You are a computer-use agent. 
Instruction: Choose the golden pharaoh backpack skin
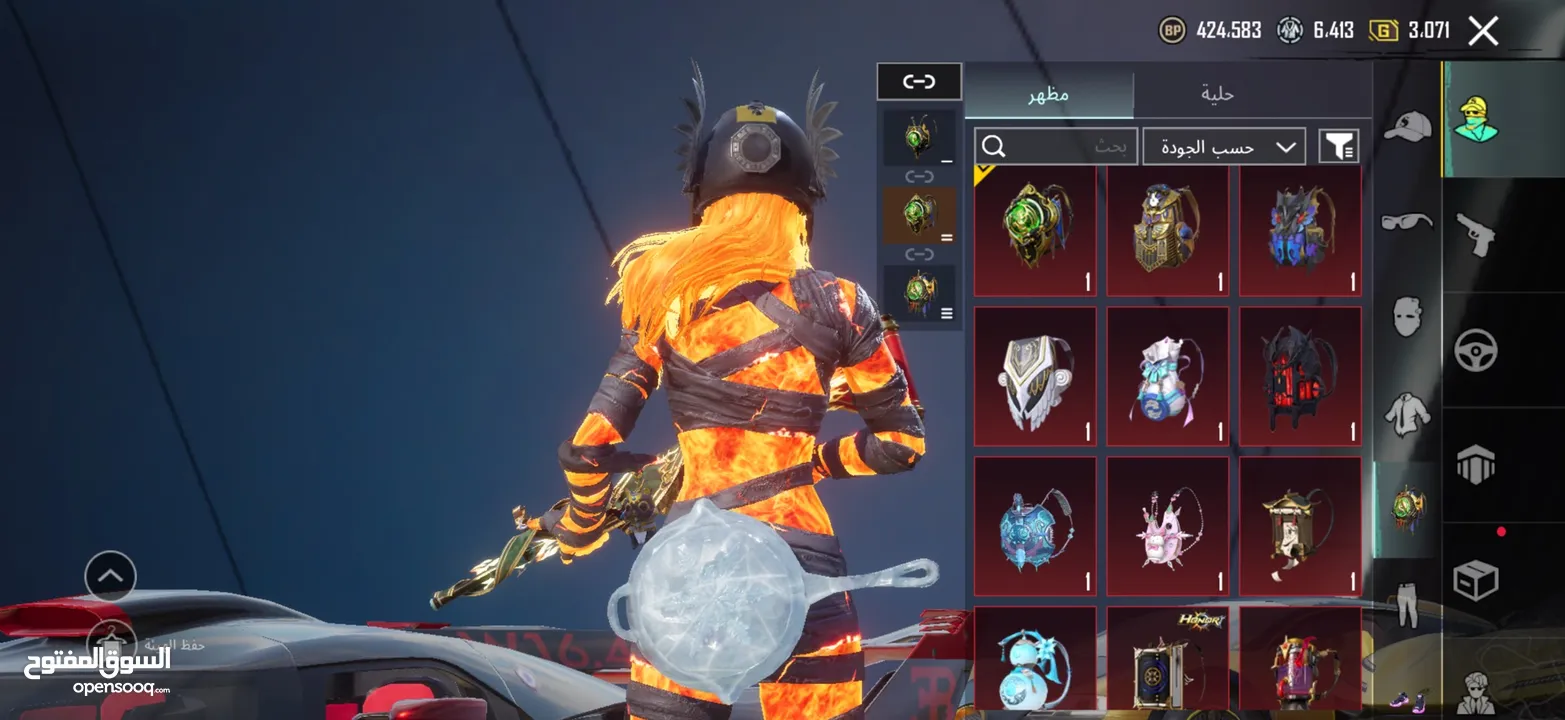pos(1167,231)
